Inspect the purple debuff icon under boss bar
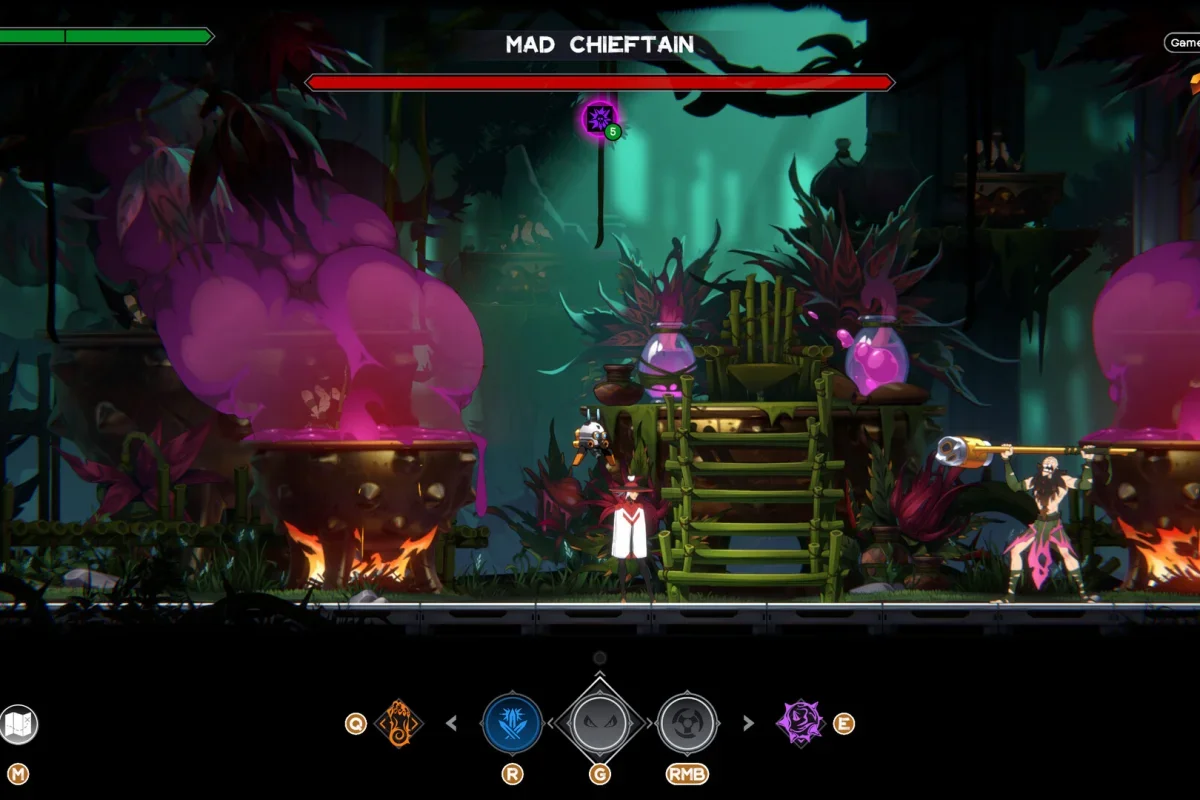This screenshot has height=800, width=1200. click(x=599, y=118)
